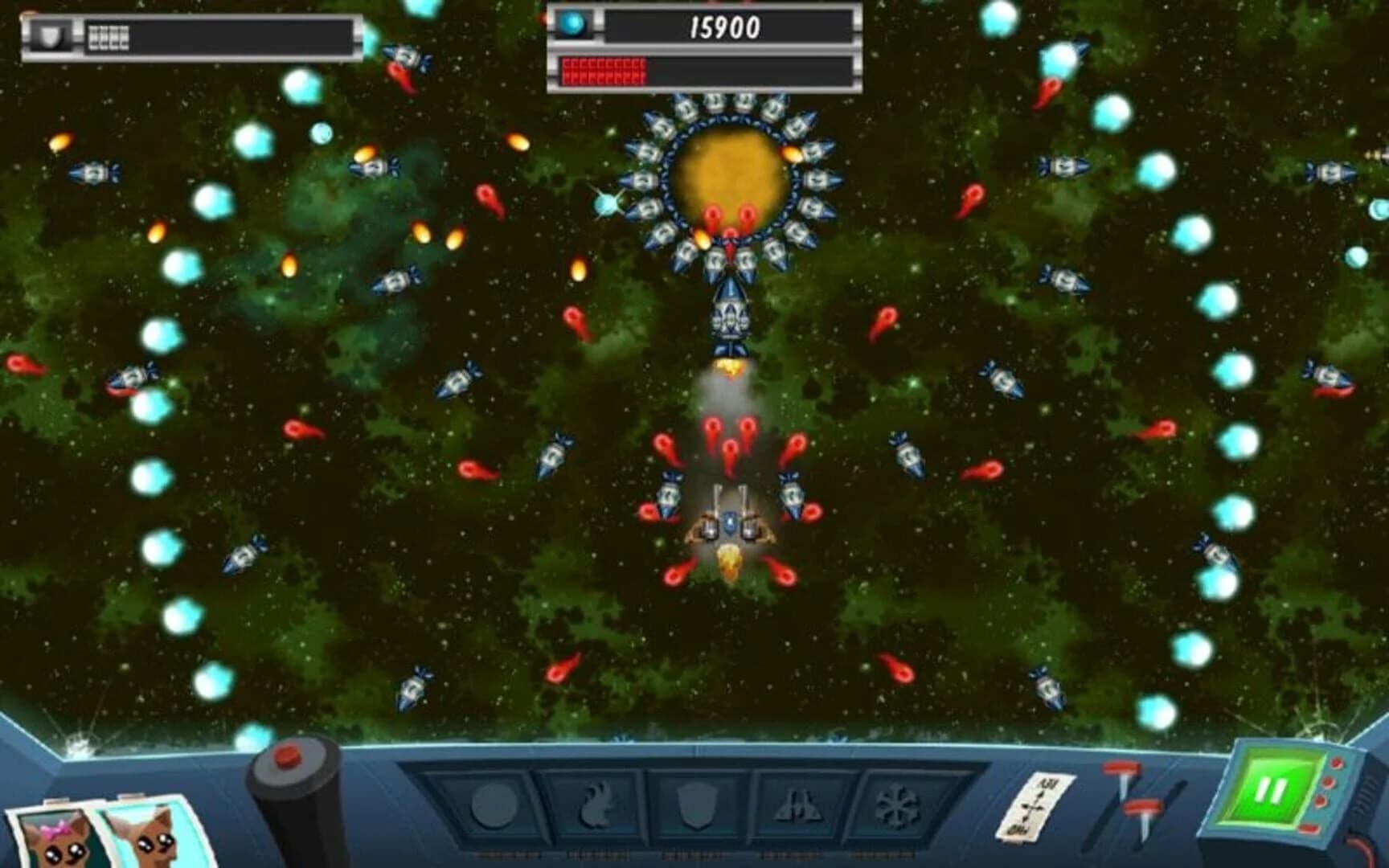Viewport: 1389px width, 868px height.
Task: Click the score display showing 15900
Action: coord(723,27)
